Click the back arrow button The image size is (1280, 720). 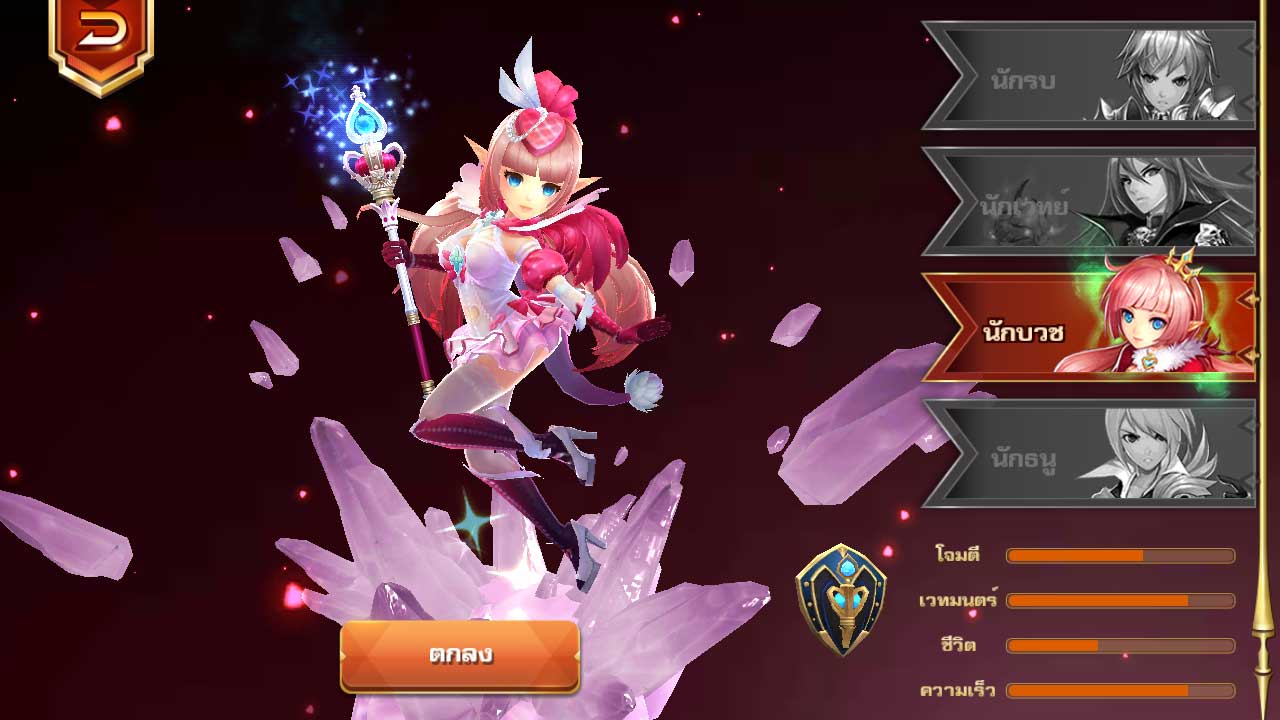click(100, 36)
